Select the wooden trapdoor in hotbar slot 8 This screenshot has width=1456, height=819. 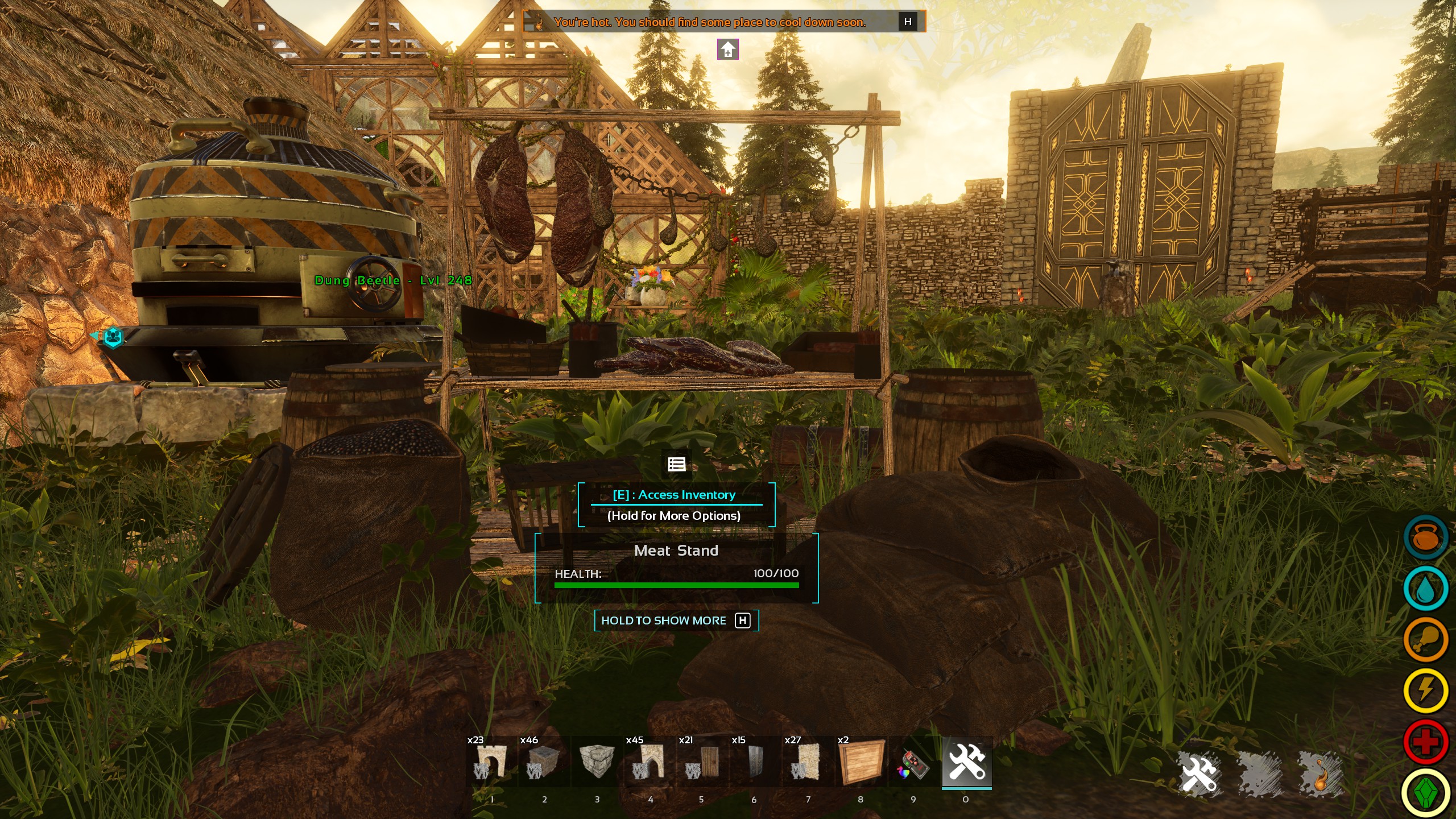(x=861, y=763)
